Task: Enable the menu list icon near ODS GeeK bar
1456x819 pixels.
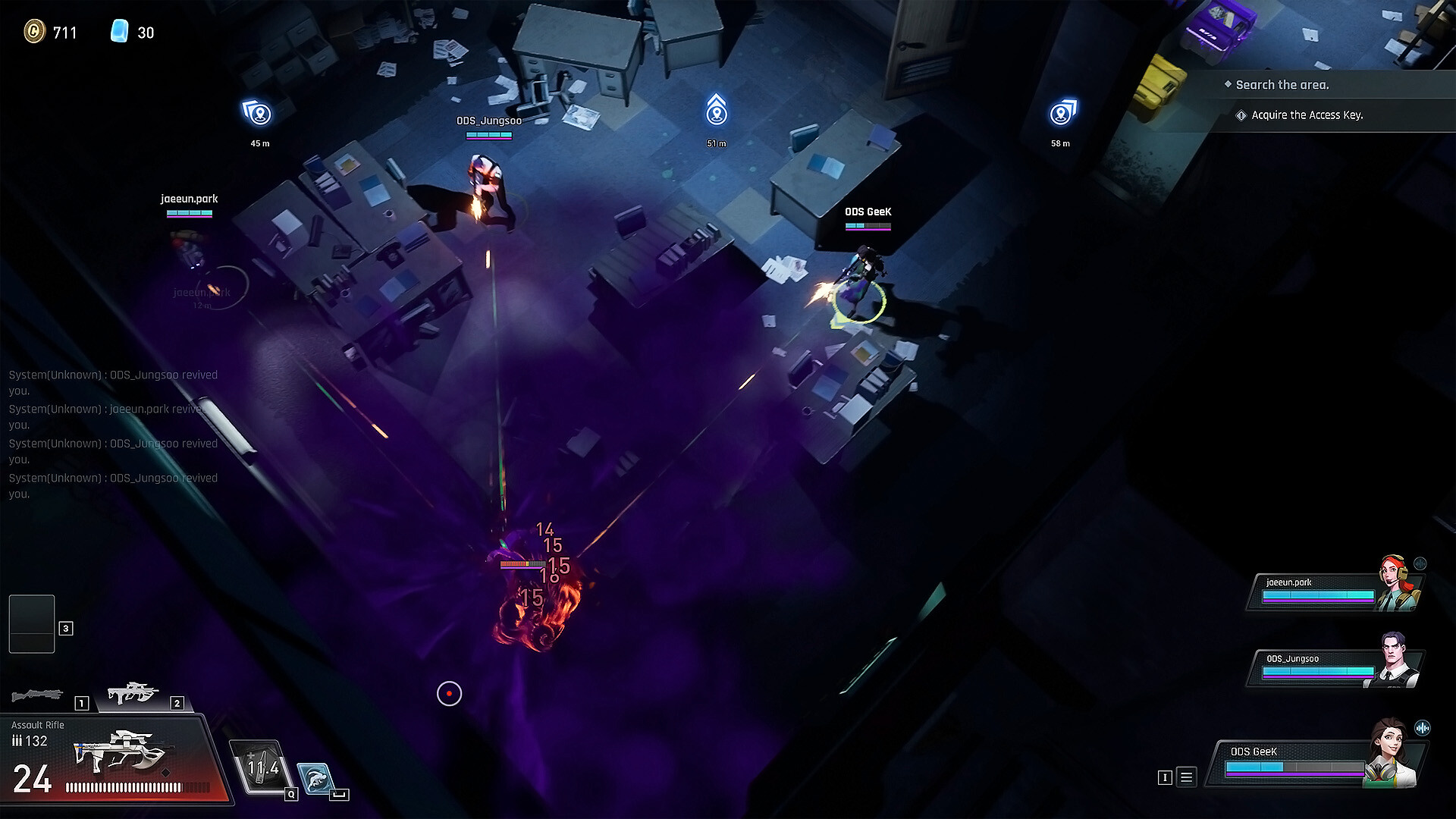Action: point(1187,777)
